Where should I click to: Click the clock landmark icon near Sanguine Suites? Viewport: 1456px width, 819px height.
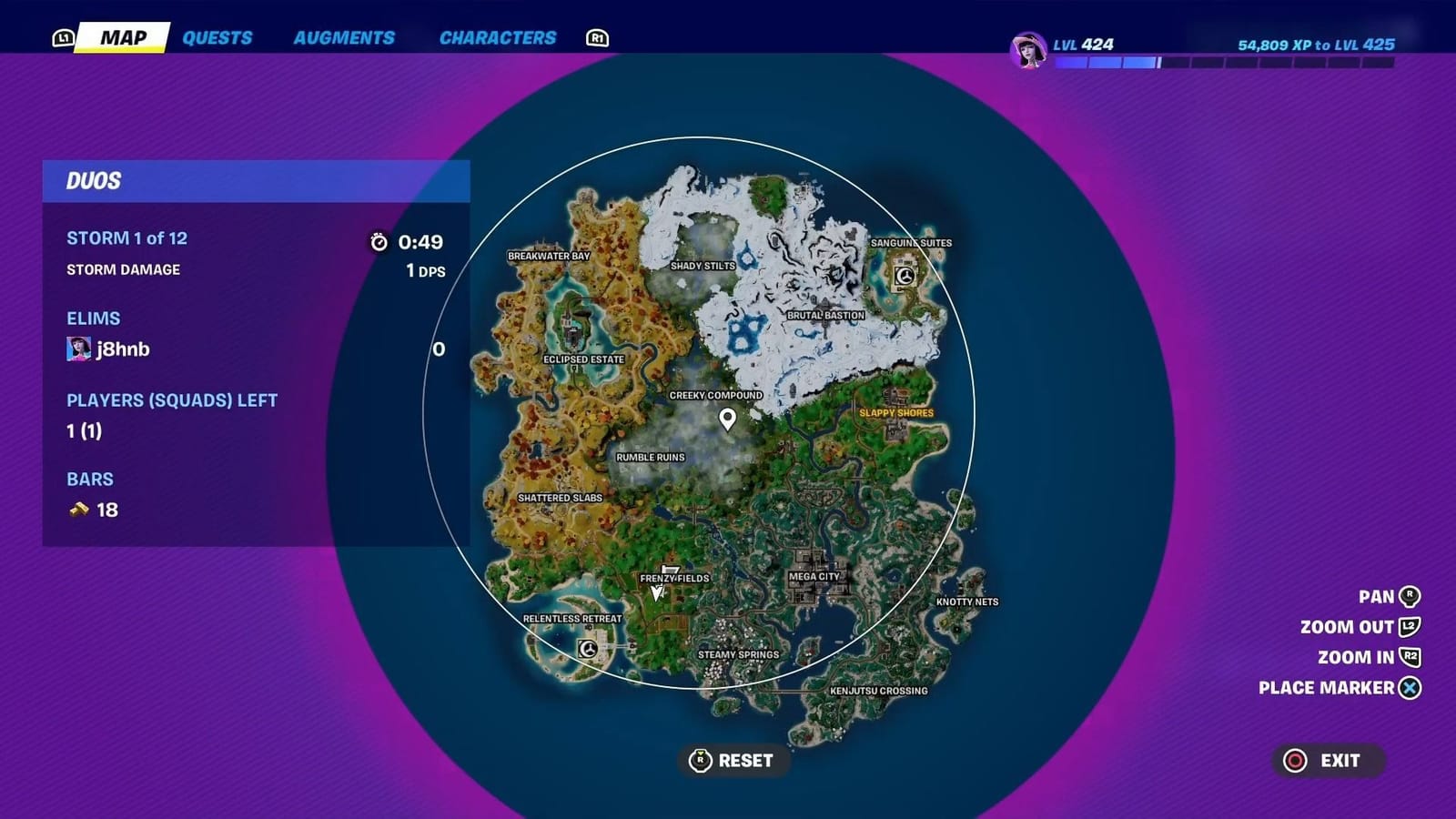(904, 275)
